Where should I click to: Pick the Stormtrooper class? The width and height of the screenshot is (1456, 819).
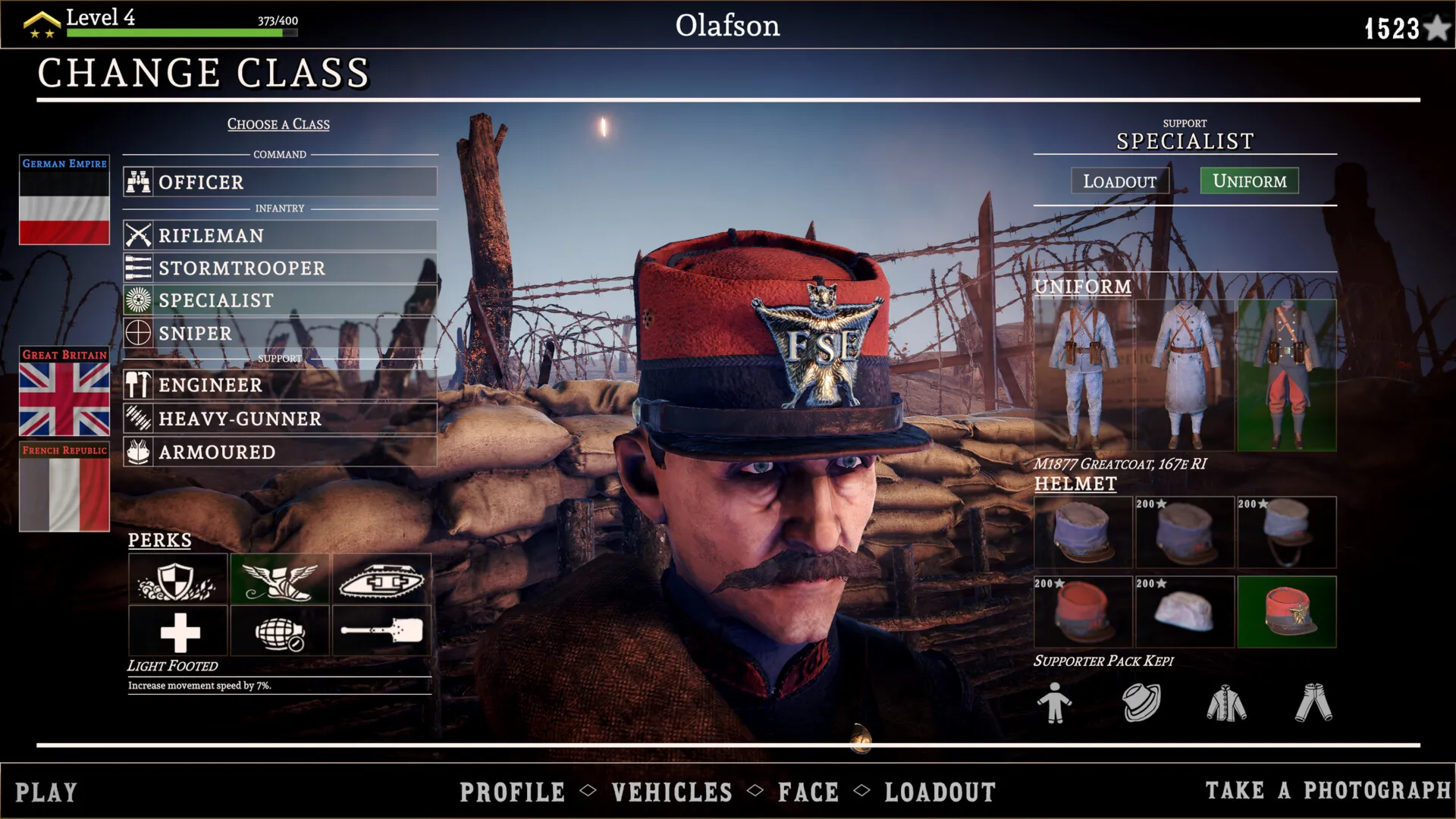(280, 268)
